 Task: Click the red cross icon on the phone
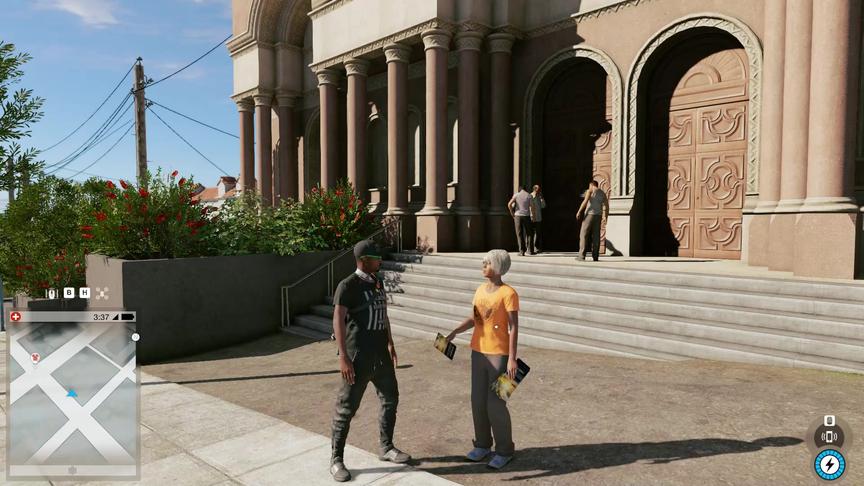click(15, 317)
